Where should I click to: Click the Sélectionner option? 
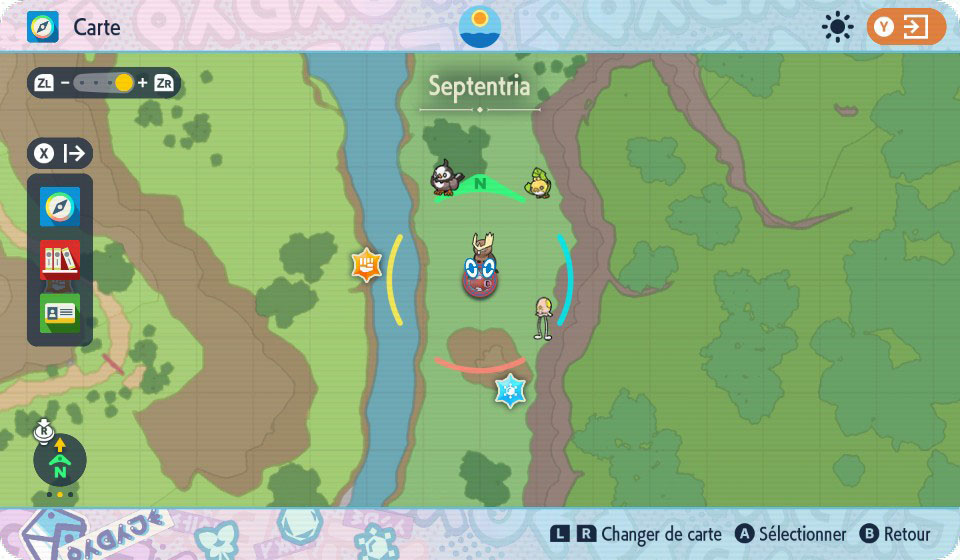791,534
